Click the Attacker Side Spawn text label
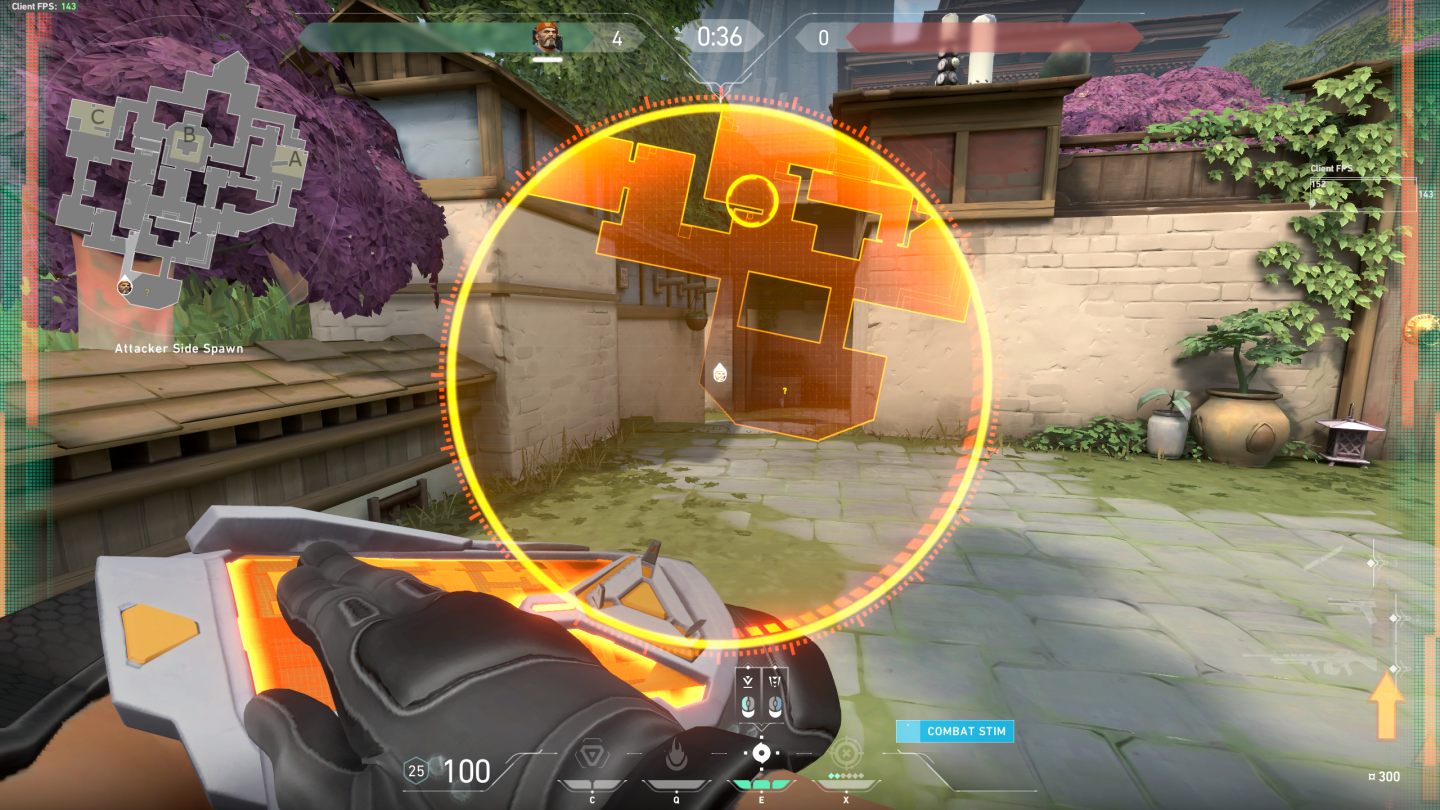The image size is (1440, 810). click(179, 348)
